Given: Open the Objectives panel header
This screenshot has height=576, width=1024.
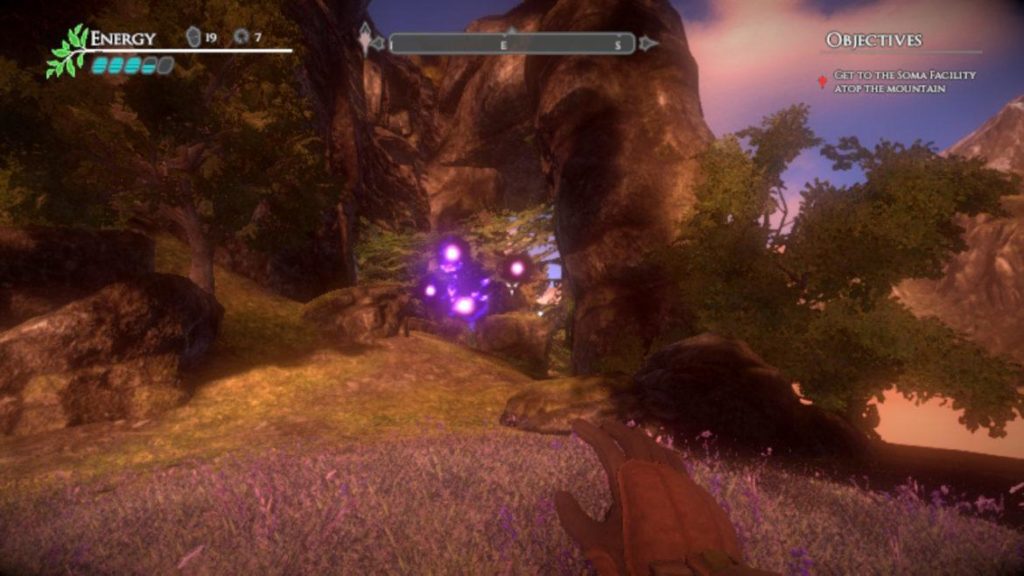Looking at the screenshot, I should [873, 40].
